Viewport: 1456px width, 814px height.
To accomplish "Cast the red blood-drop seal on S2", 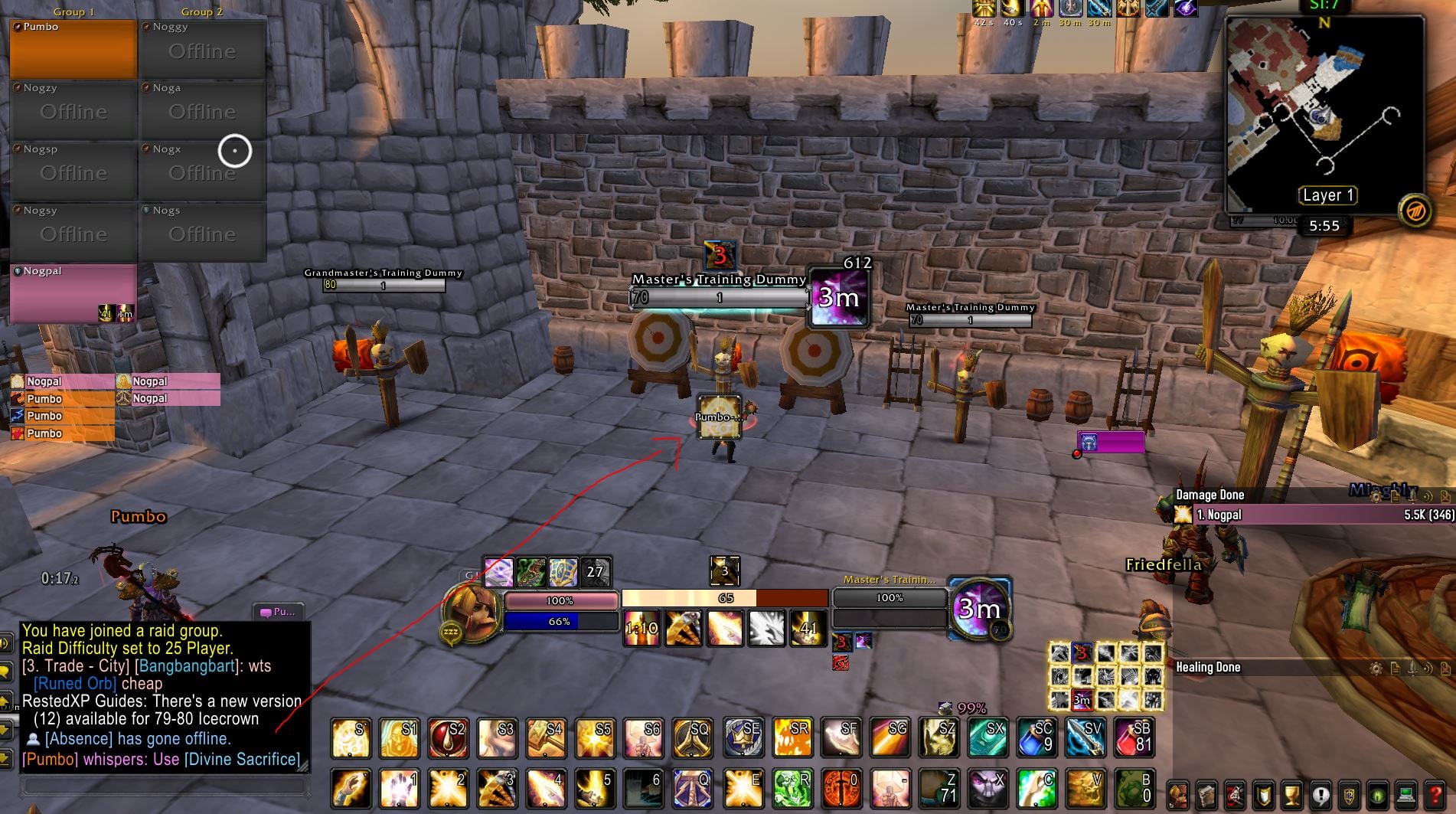I will click(x=448, y=737).
